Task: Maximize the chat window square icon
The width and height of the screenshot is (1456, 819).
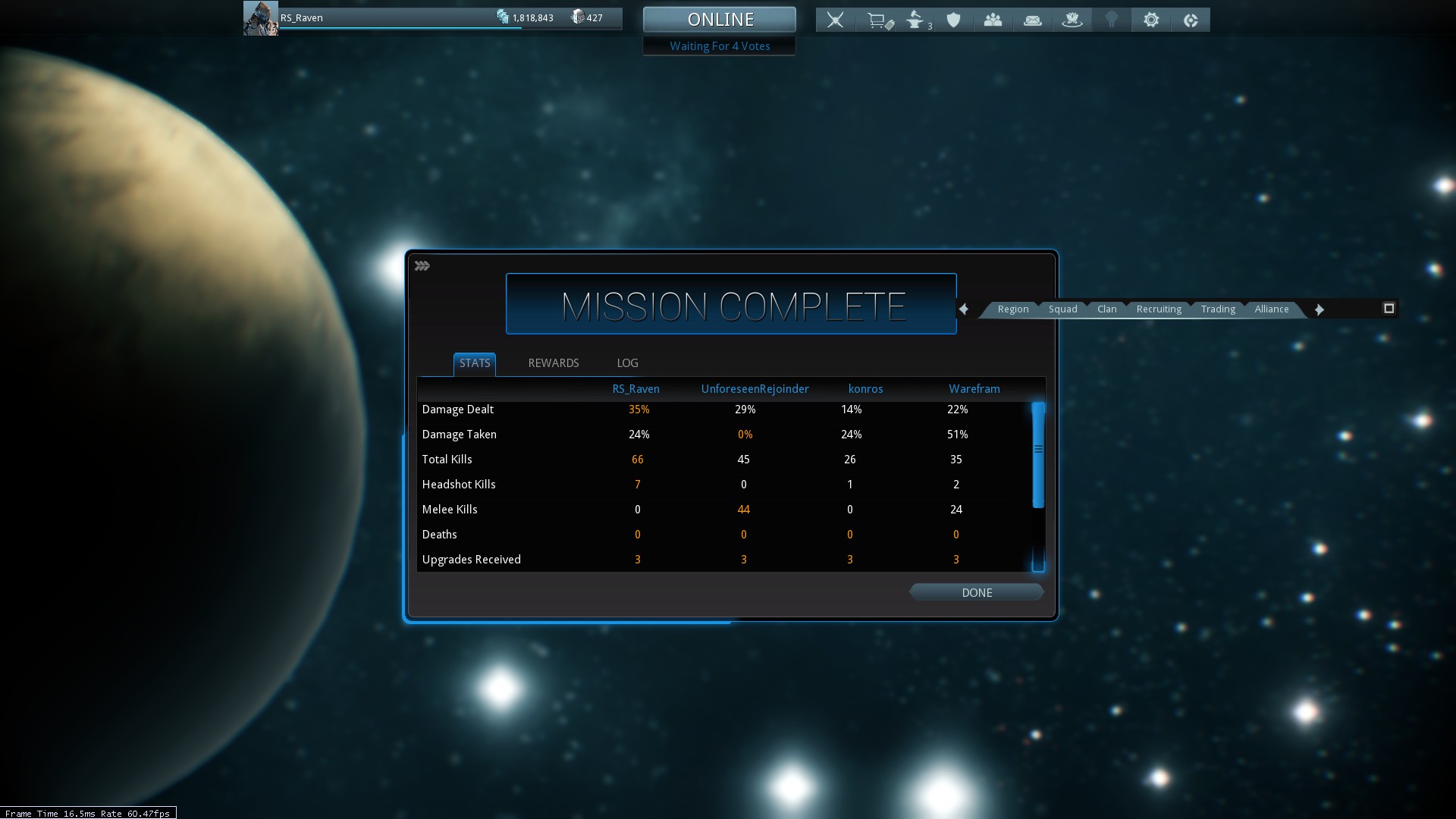Action: pos(1389,309)
